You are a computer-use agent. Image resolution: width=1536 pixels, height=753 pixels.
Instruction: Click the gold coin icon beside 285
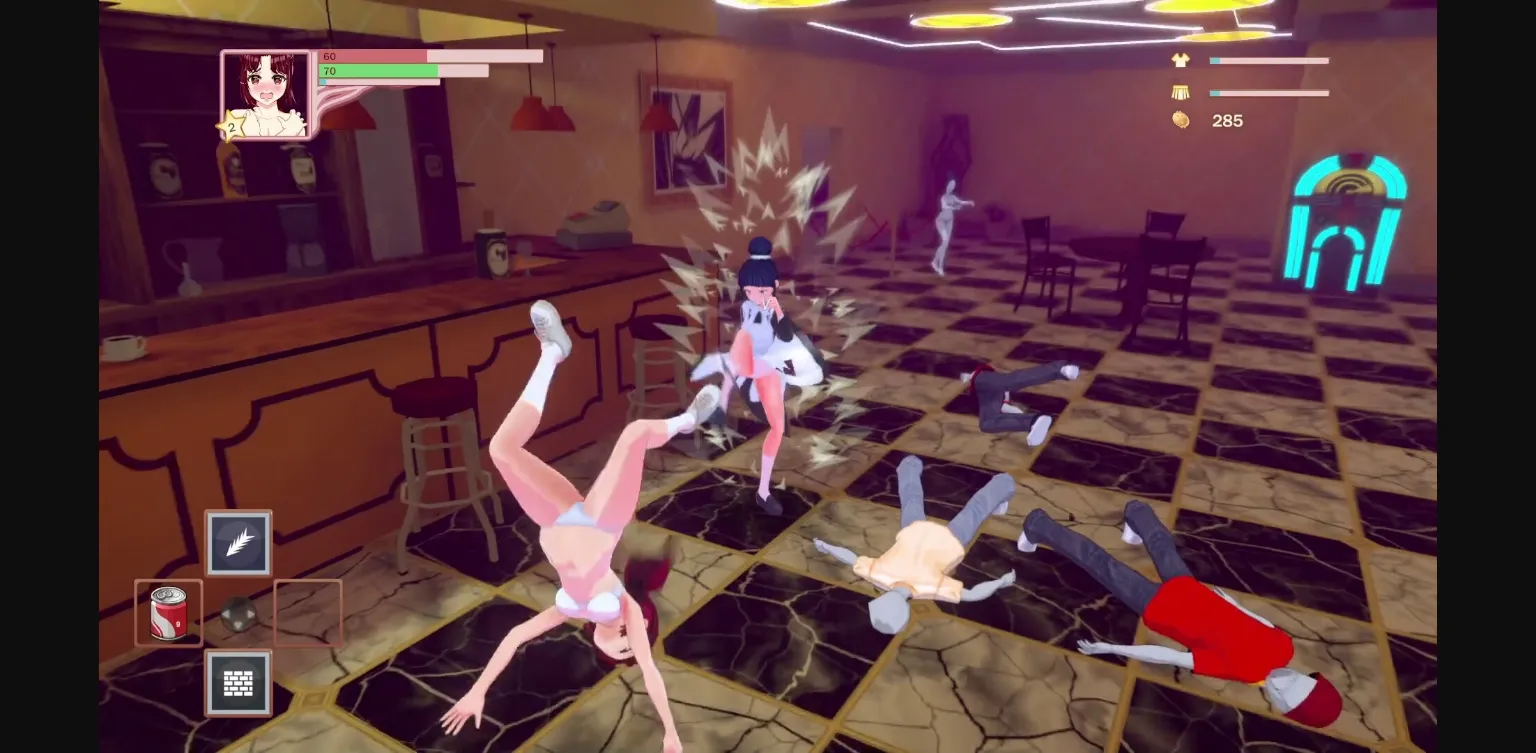click(1181, 121)
